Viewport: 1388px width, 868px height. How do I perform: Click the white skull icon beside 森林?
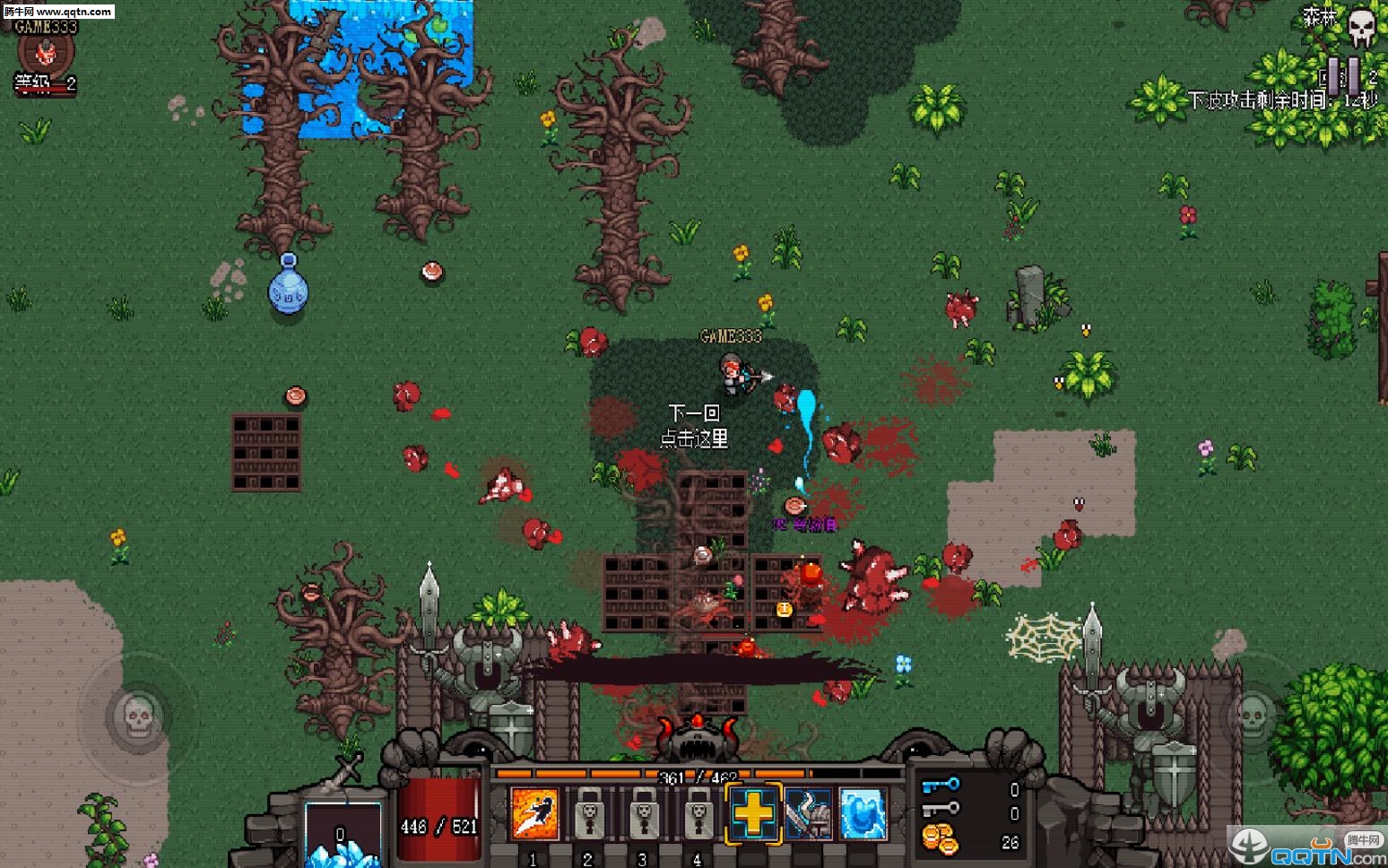click(x=1362, y=29)
